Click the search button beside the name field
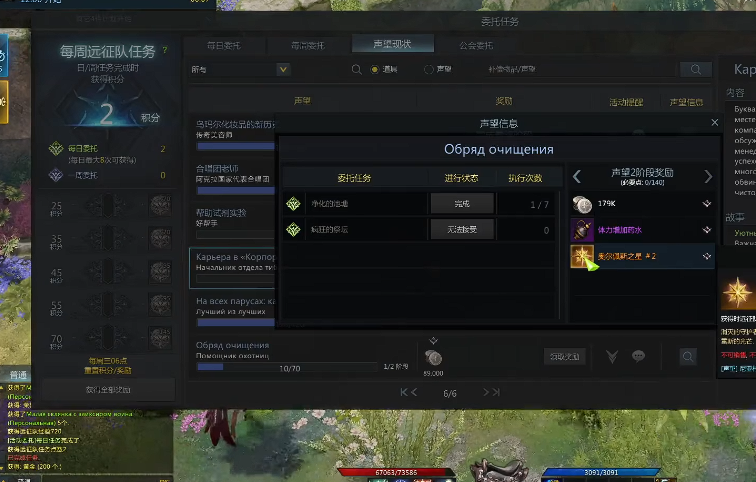The image size is (756, 482). click(x=695, y=70)
